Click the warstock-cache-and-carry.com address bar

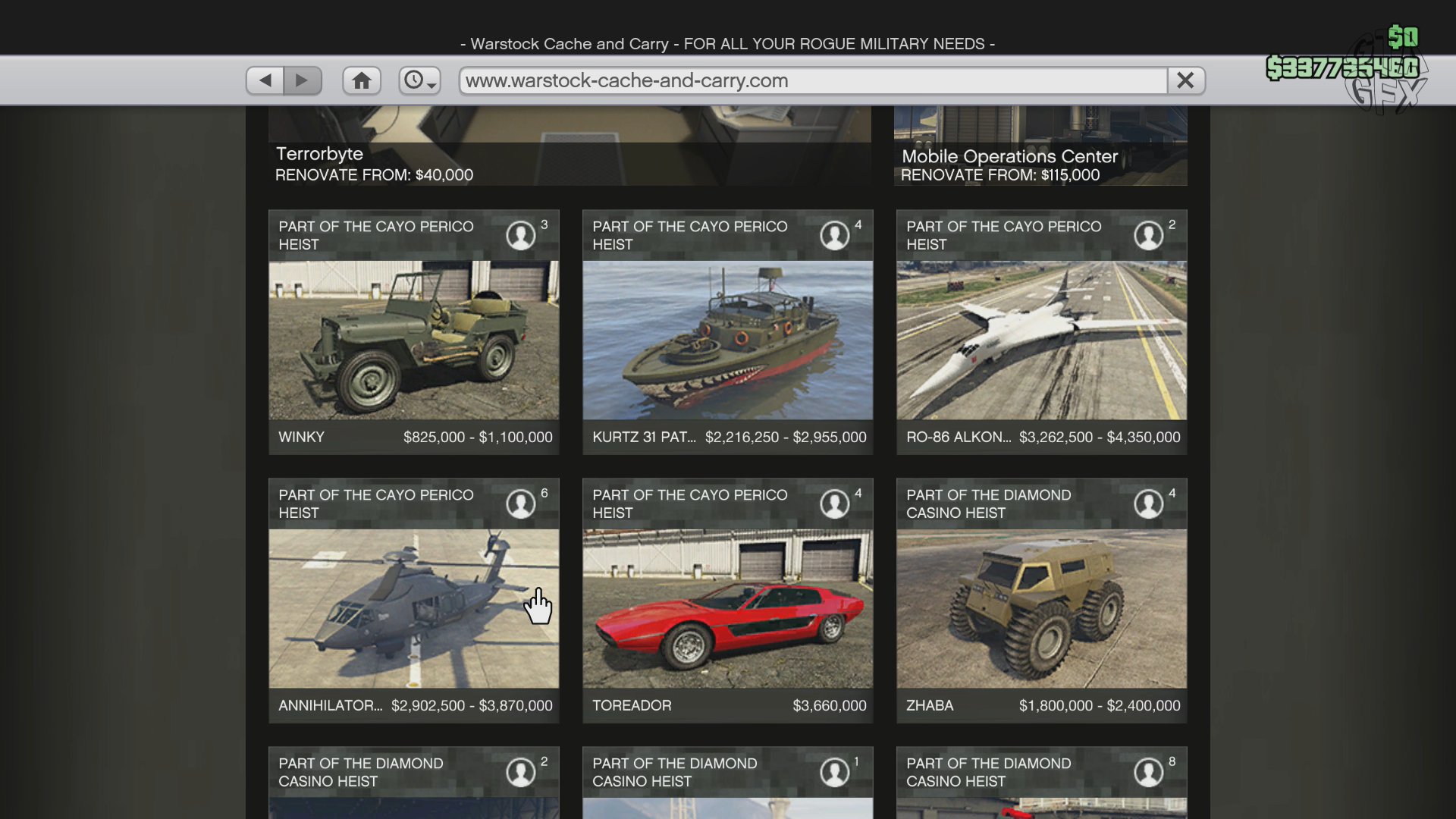coord(811,80)
